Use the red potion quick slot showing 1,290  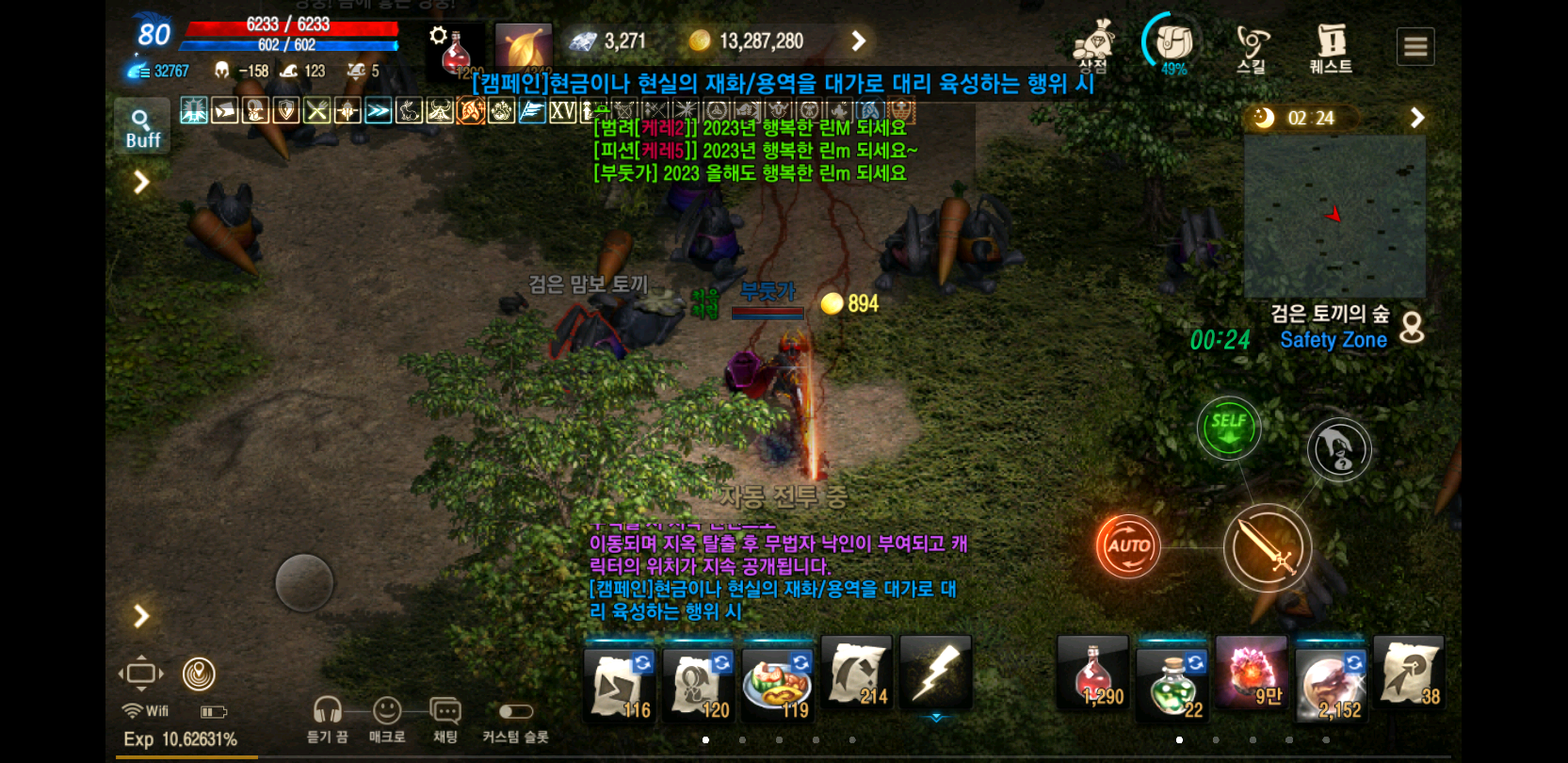coord(1092,676)
